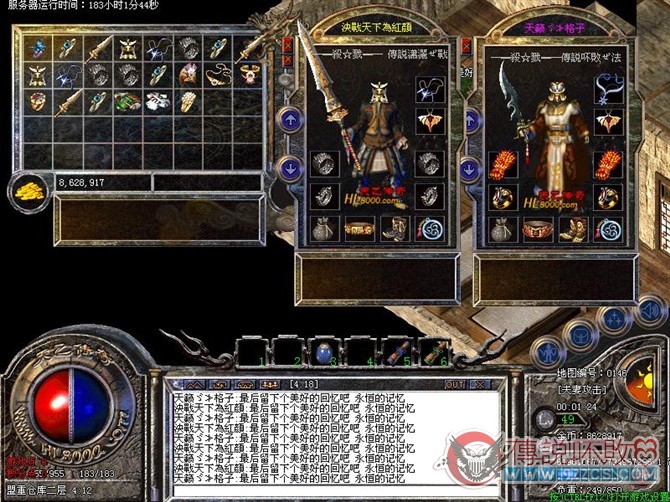Select the green jade item in the bag
Viewport: 670px width, 502px height.
click(x=127, y=101)
